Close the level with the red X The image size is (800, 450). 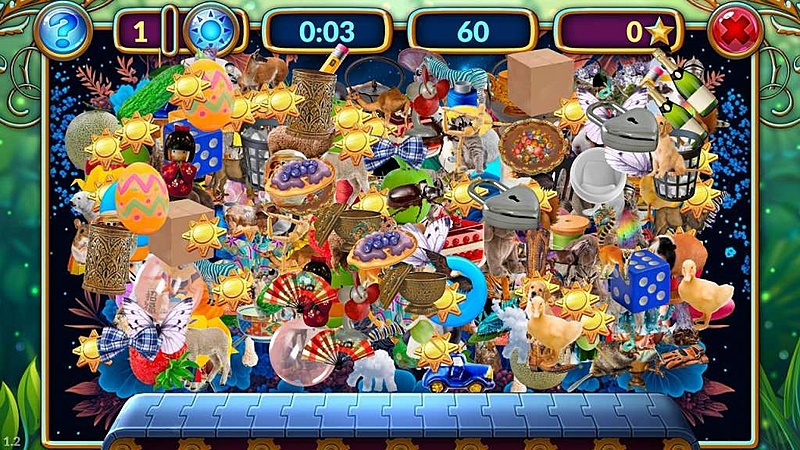click(x=736, y=31)
